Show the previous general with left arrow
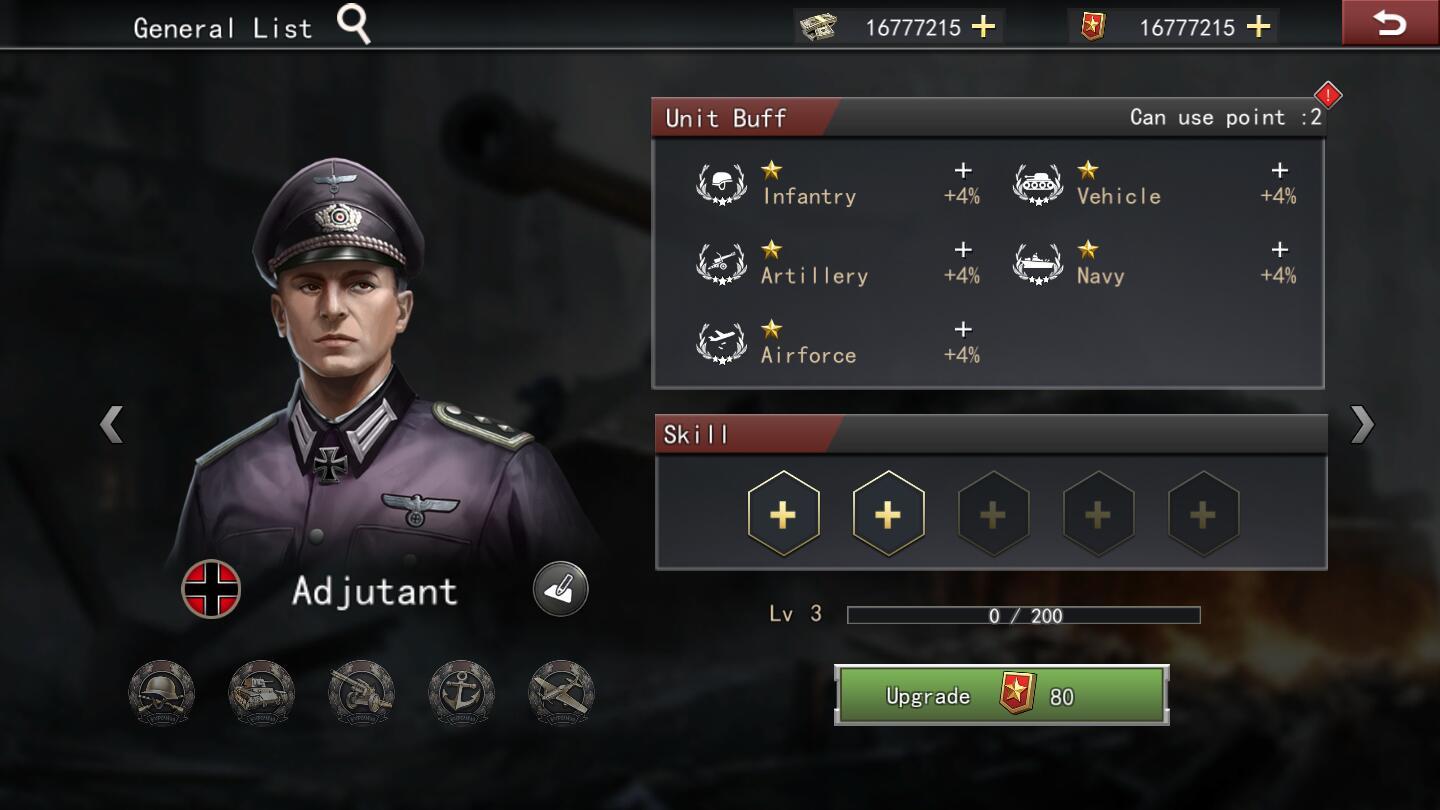 pos(111,424)
